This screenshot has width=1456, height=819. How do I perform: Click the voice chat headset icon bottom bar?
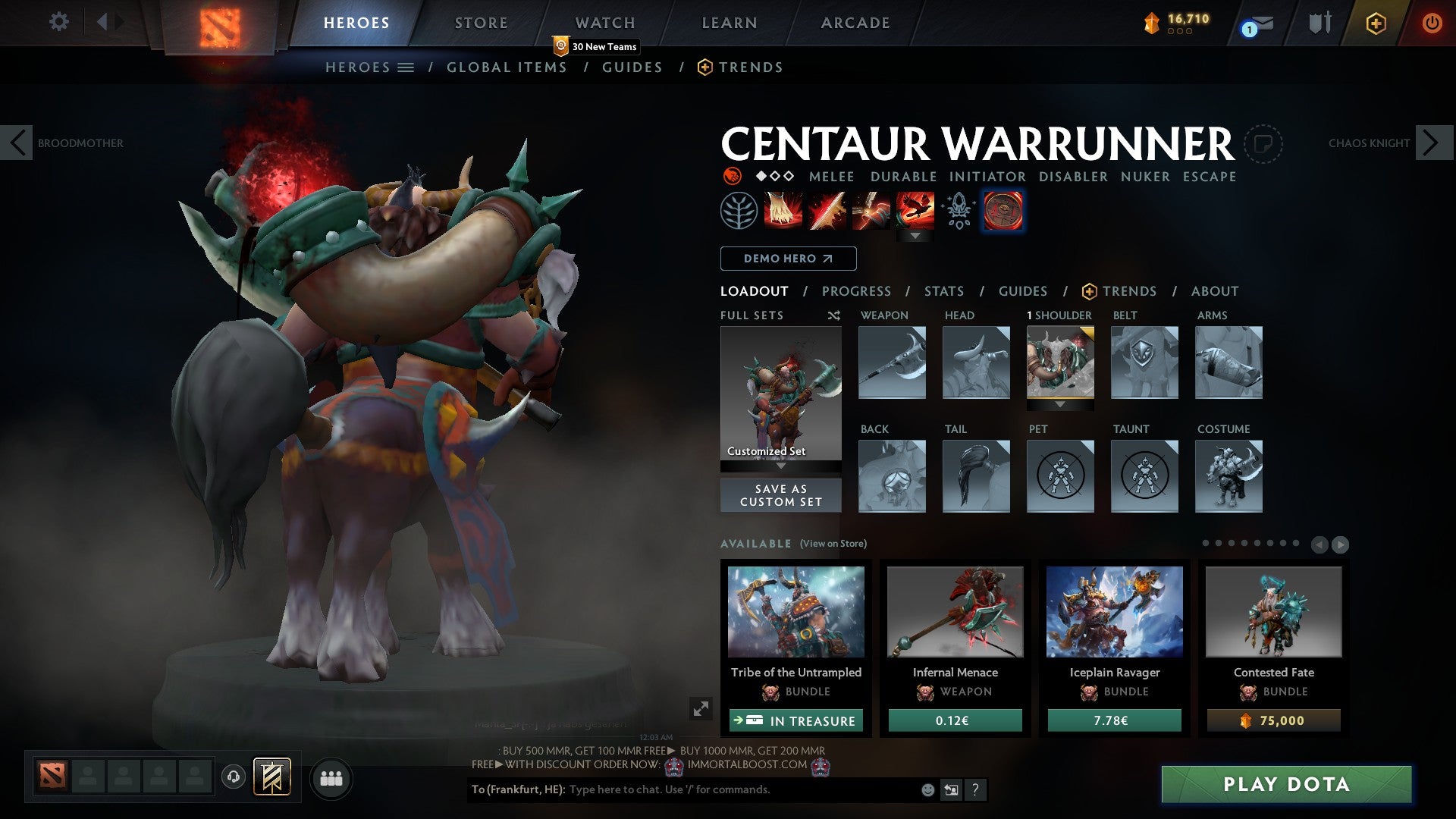(233, 778)
